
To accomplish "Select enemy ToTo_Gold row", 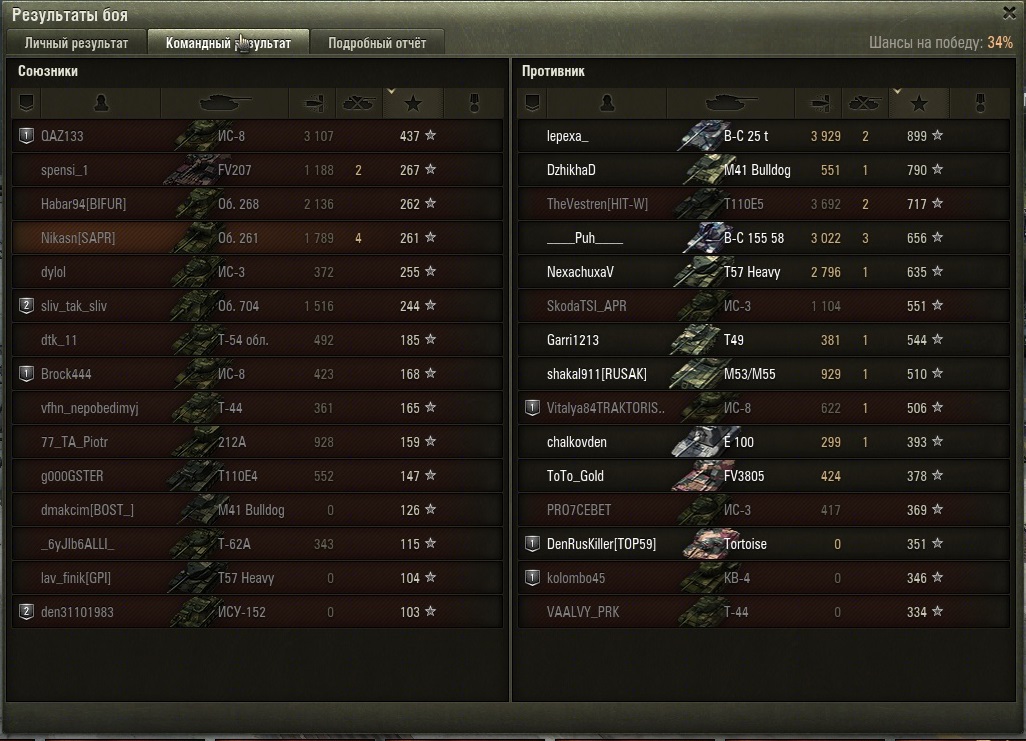I will pyautogui.click(x=575, y=476).
